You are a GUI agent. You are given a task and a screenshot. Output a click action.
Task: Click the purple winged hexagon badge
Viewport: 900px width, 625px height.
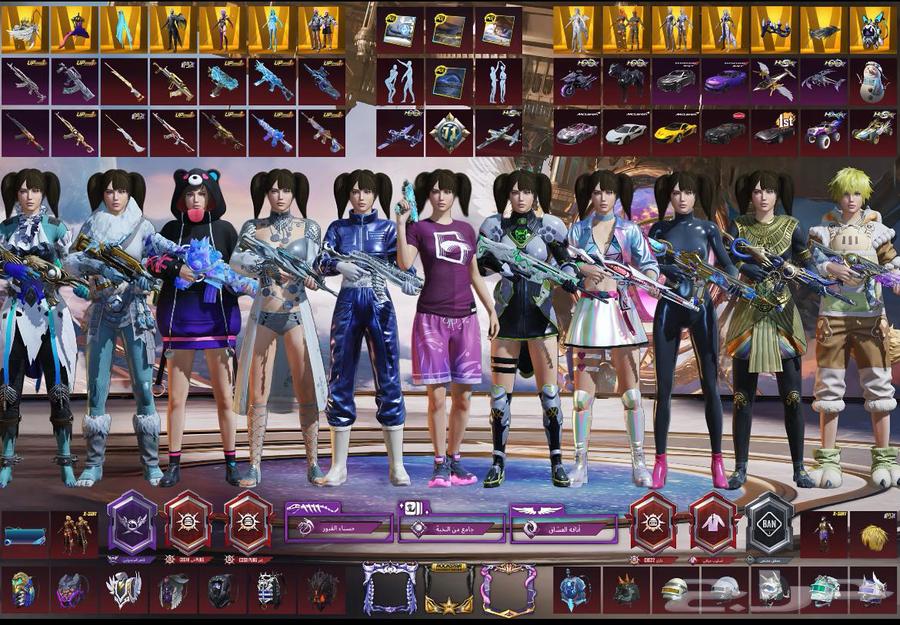tap(132, 524)
